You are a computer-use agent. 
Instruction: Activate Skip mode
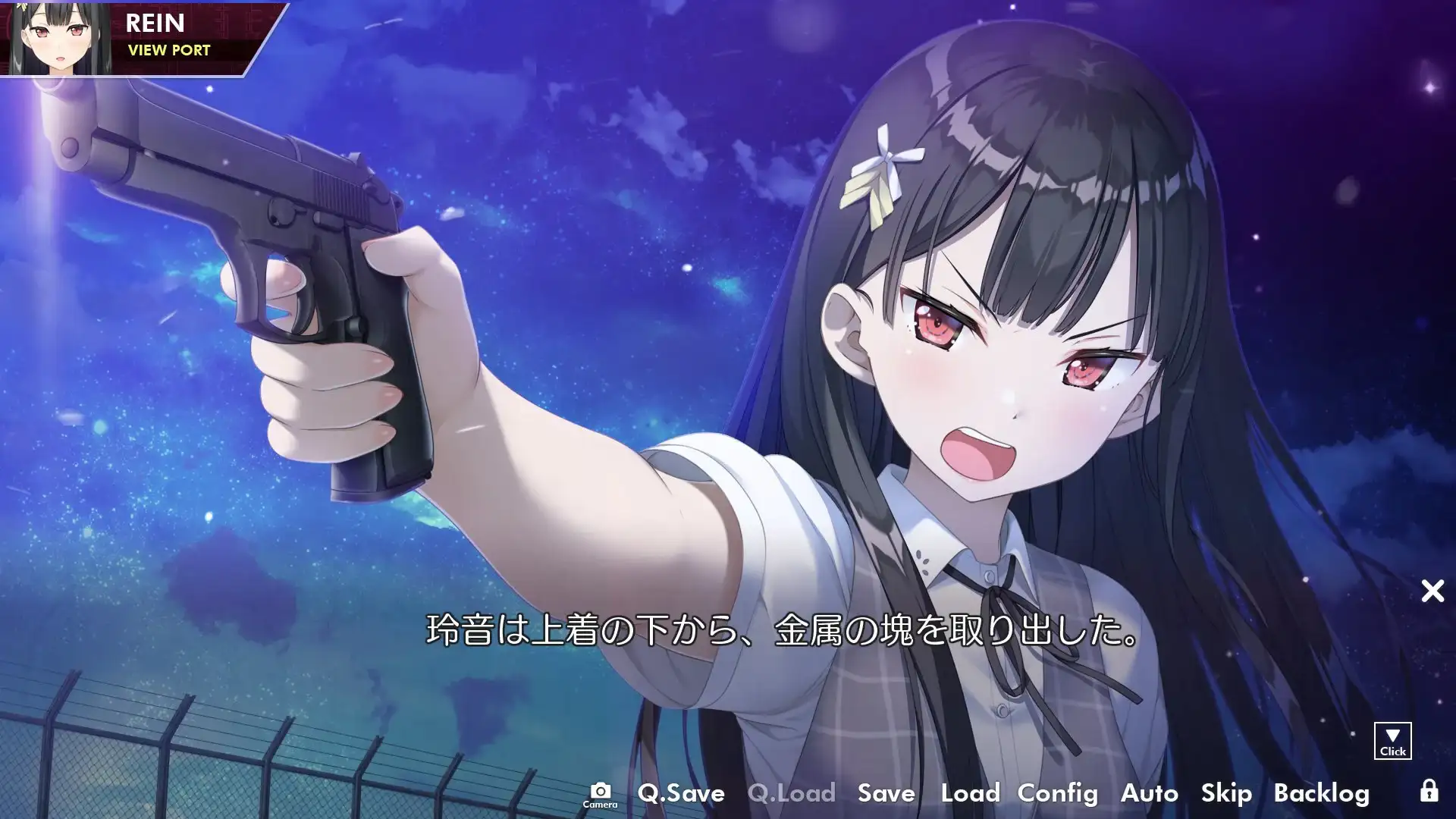(1226, 793)
